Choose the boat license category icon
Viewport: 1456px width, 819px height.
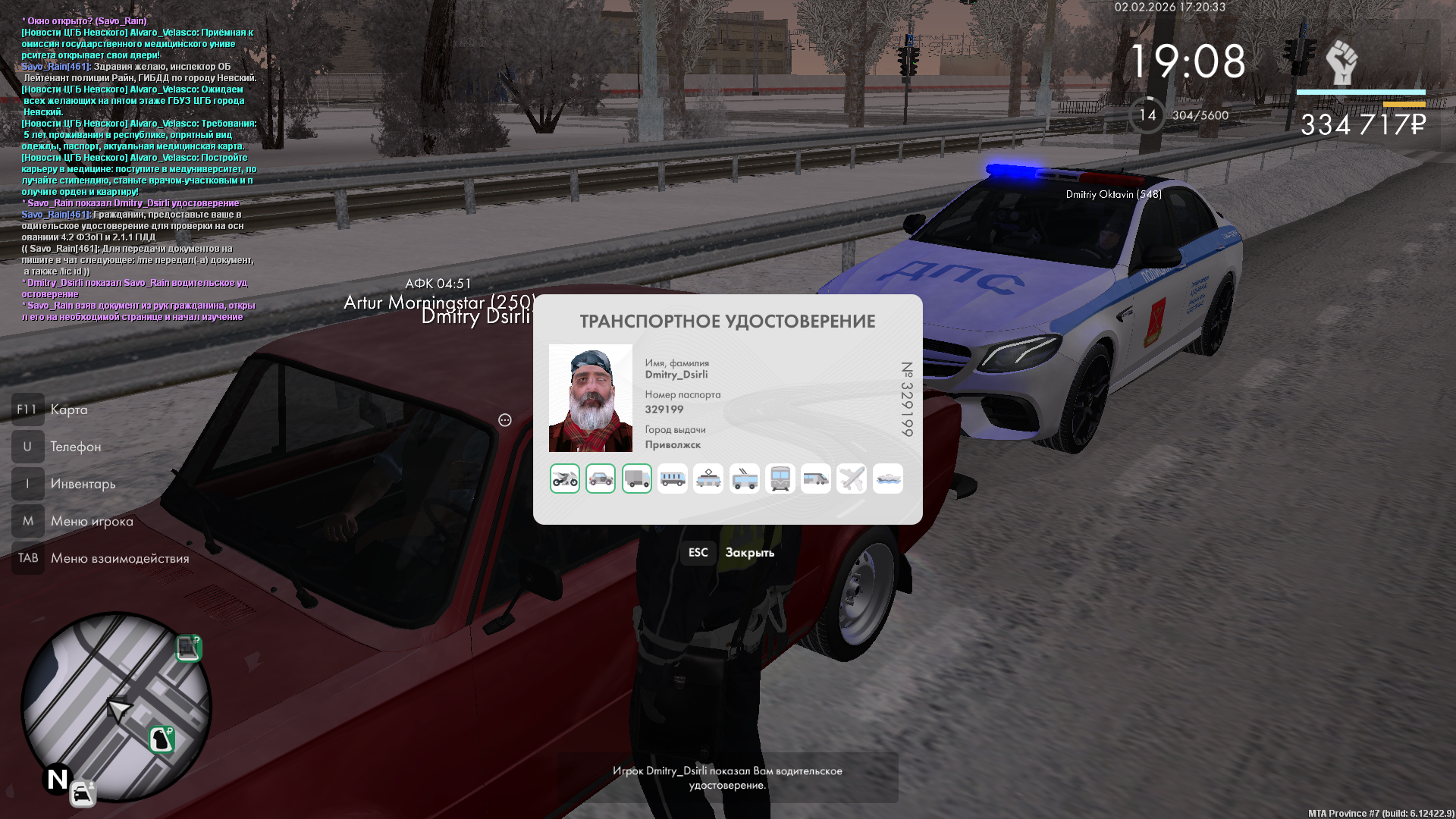click(x=888, y=479)
